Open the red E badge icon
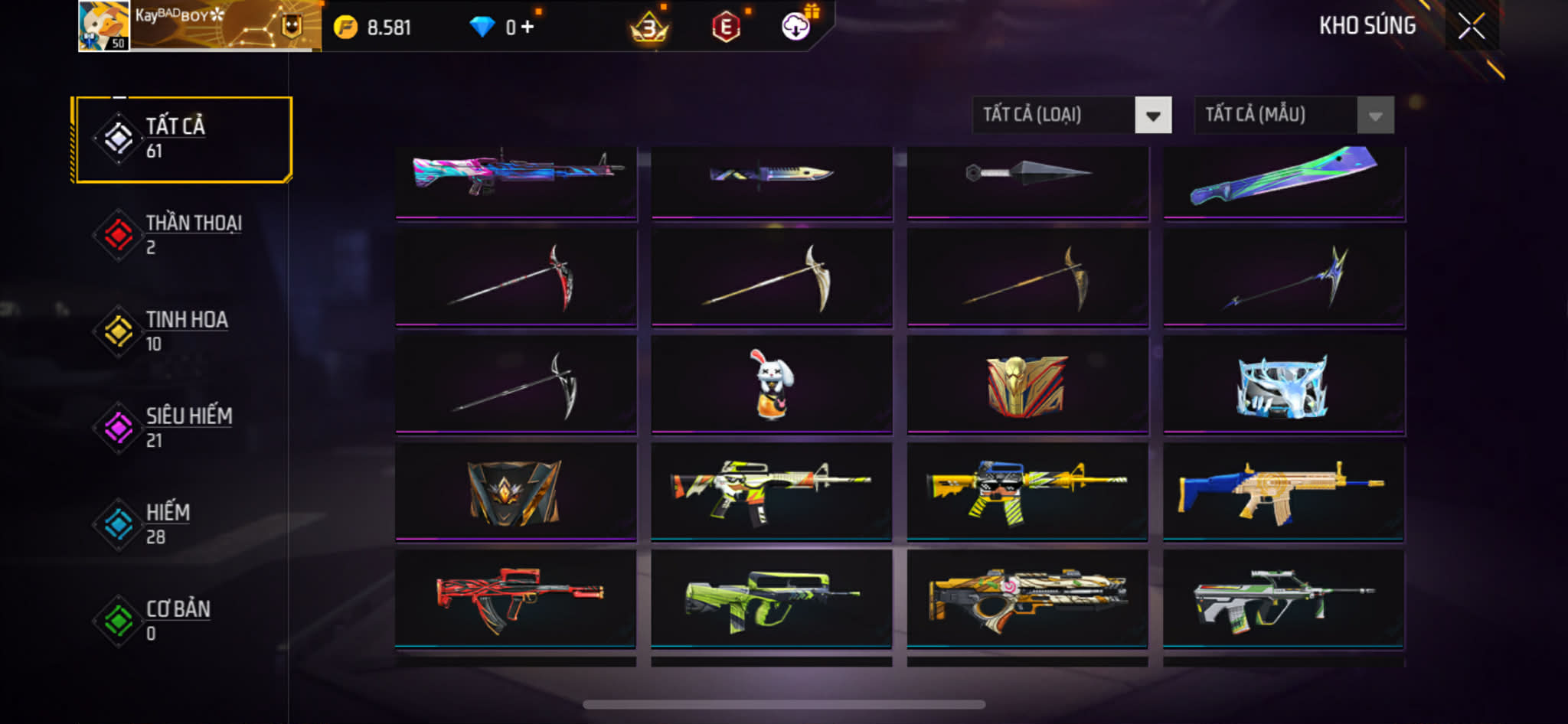This screenshot has height=724, width=1568. [x=725, y=28]
